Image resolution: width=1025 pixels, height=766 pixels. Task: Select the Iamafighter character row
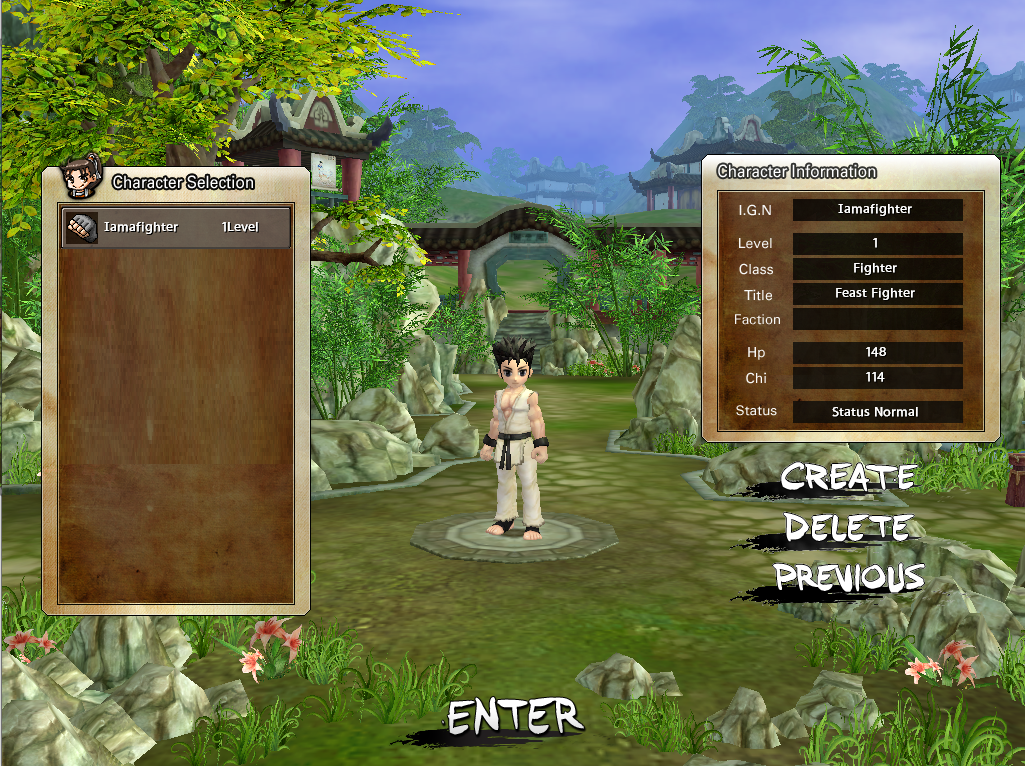tap(176, 228)
